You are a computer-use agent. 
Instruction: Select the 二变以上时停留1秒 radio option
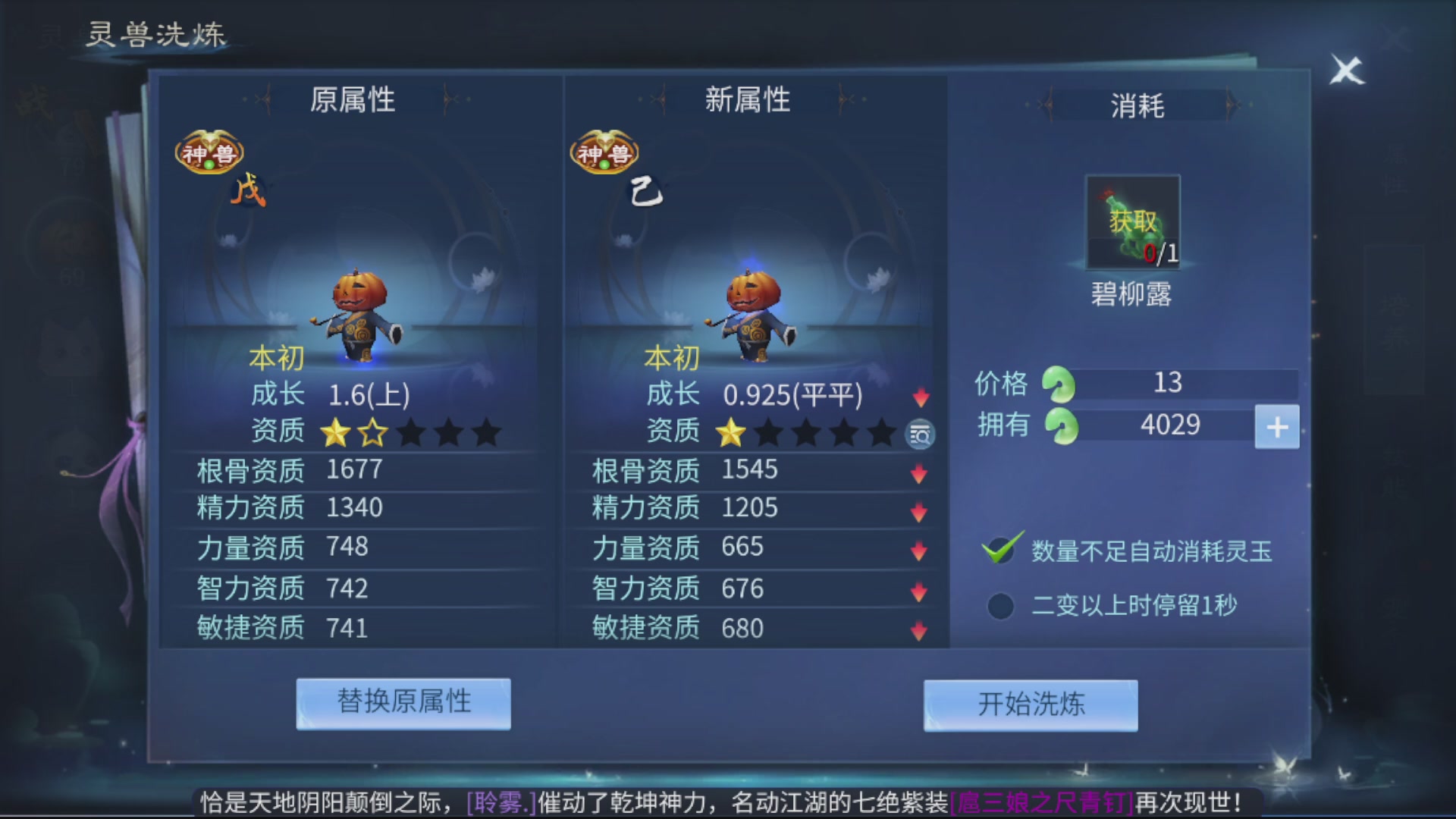click(999, 607)
